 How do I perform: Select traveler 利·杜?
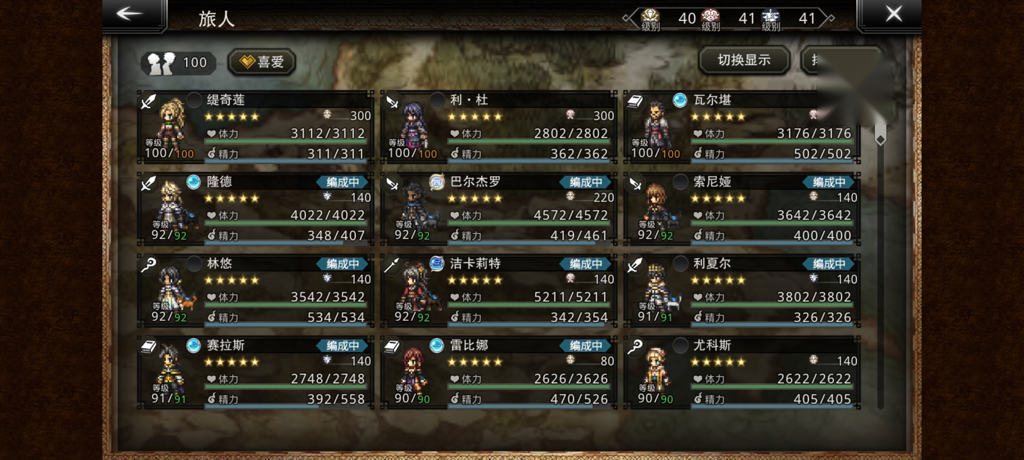click(x=499, y=126)
